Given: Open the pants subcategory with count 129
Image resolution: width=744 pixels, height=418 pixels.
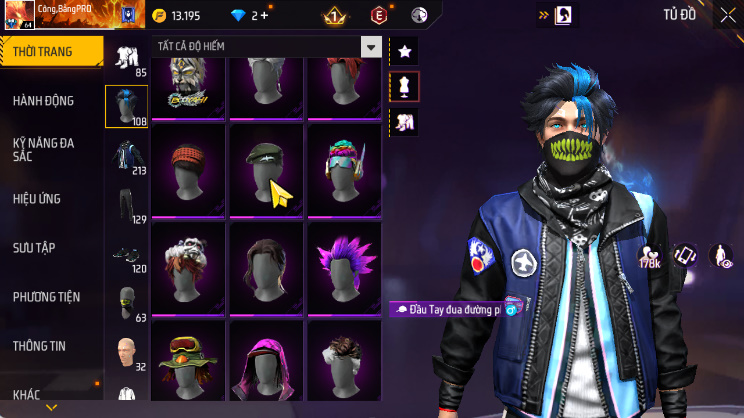Looking at the screenshot, I should click(126, 206).
